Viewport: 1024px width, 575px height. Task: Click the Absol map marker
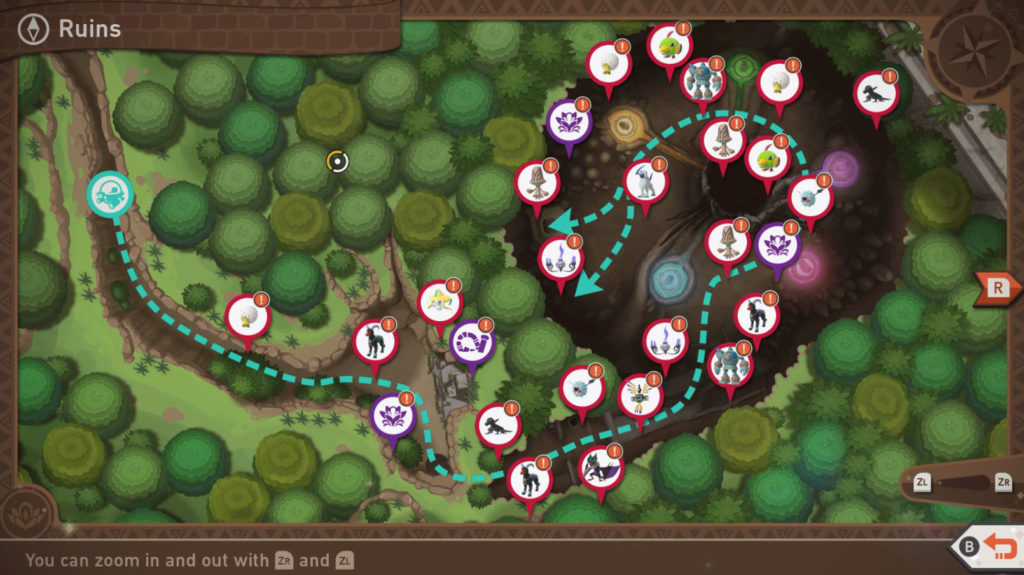(x=645, y=181)
